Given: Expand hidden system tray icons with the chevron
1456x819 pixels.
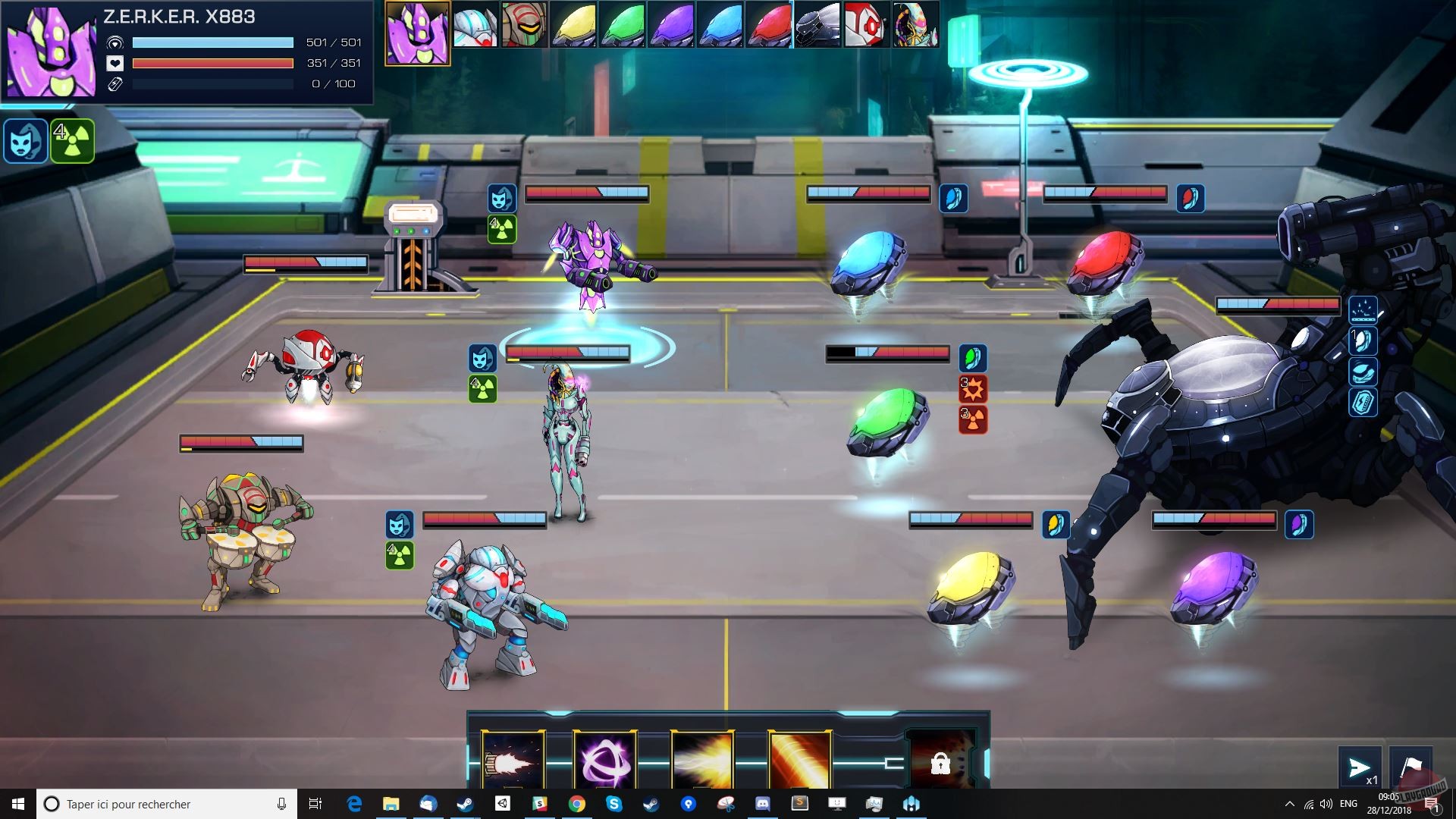Looking at the screenshot, I should tap(1288, 804).
